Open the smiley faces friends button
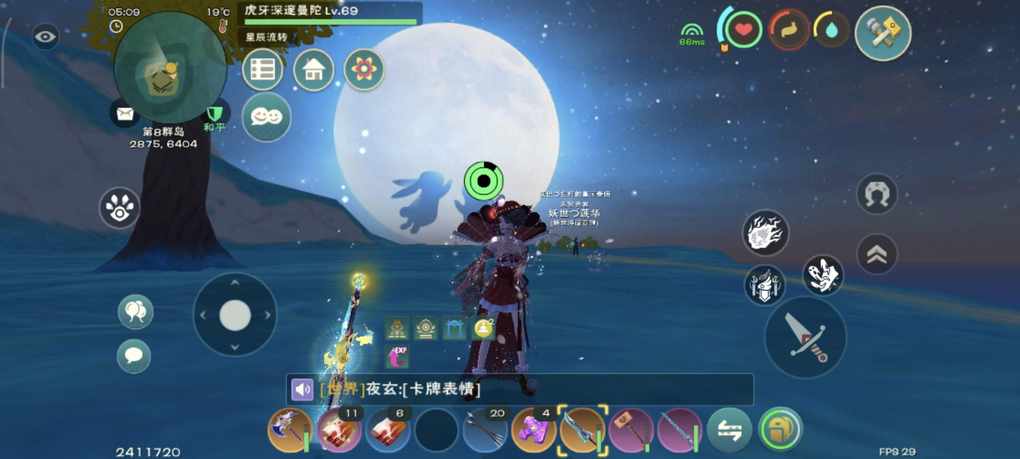Screen dimensions: 1020x459 [266, 117]
